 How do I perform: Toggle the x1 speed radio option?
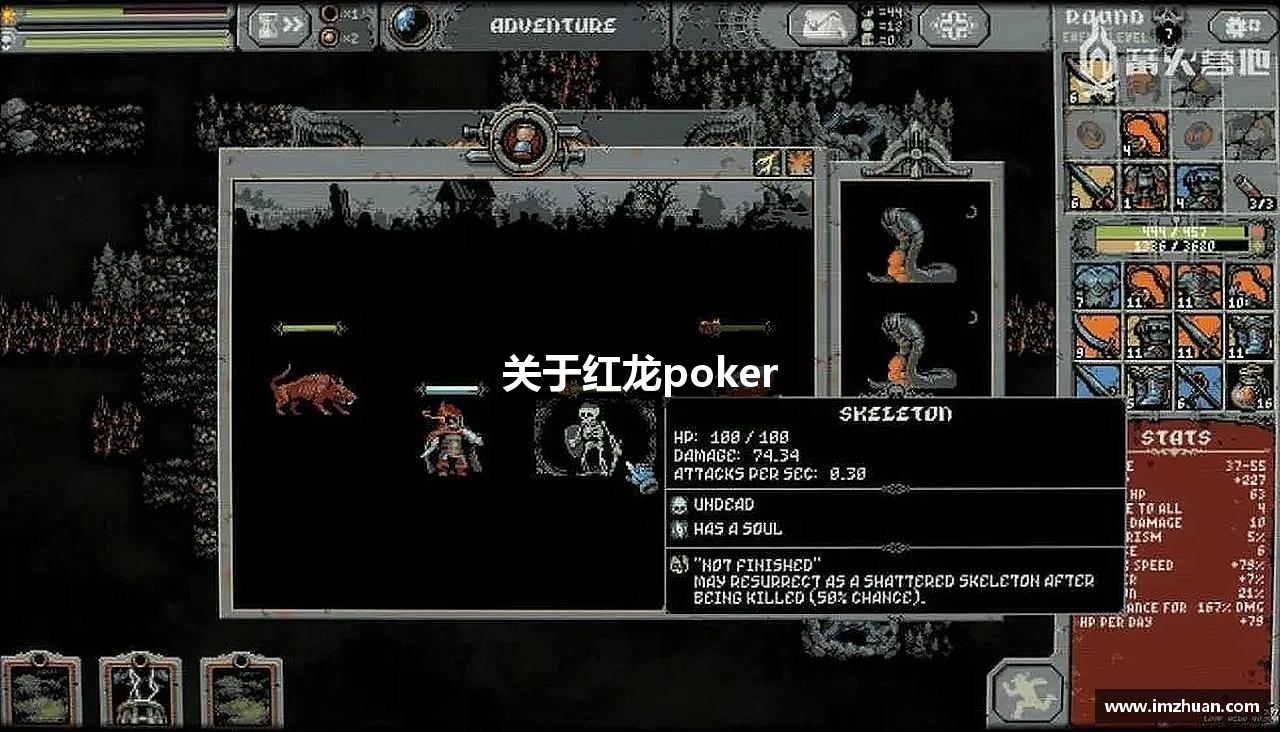(329, 14)
